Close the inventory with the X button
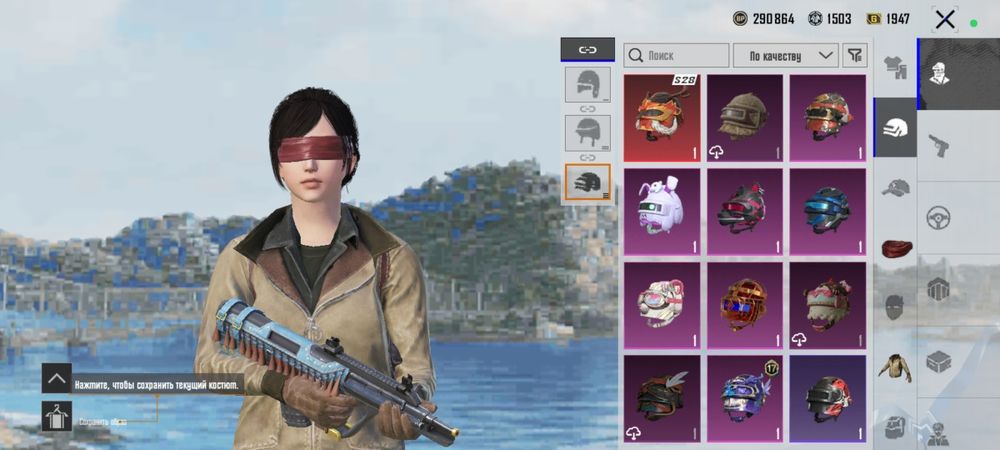 tap(945, 18)
